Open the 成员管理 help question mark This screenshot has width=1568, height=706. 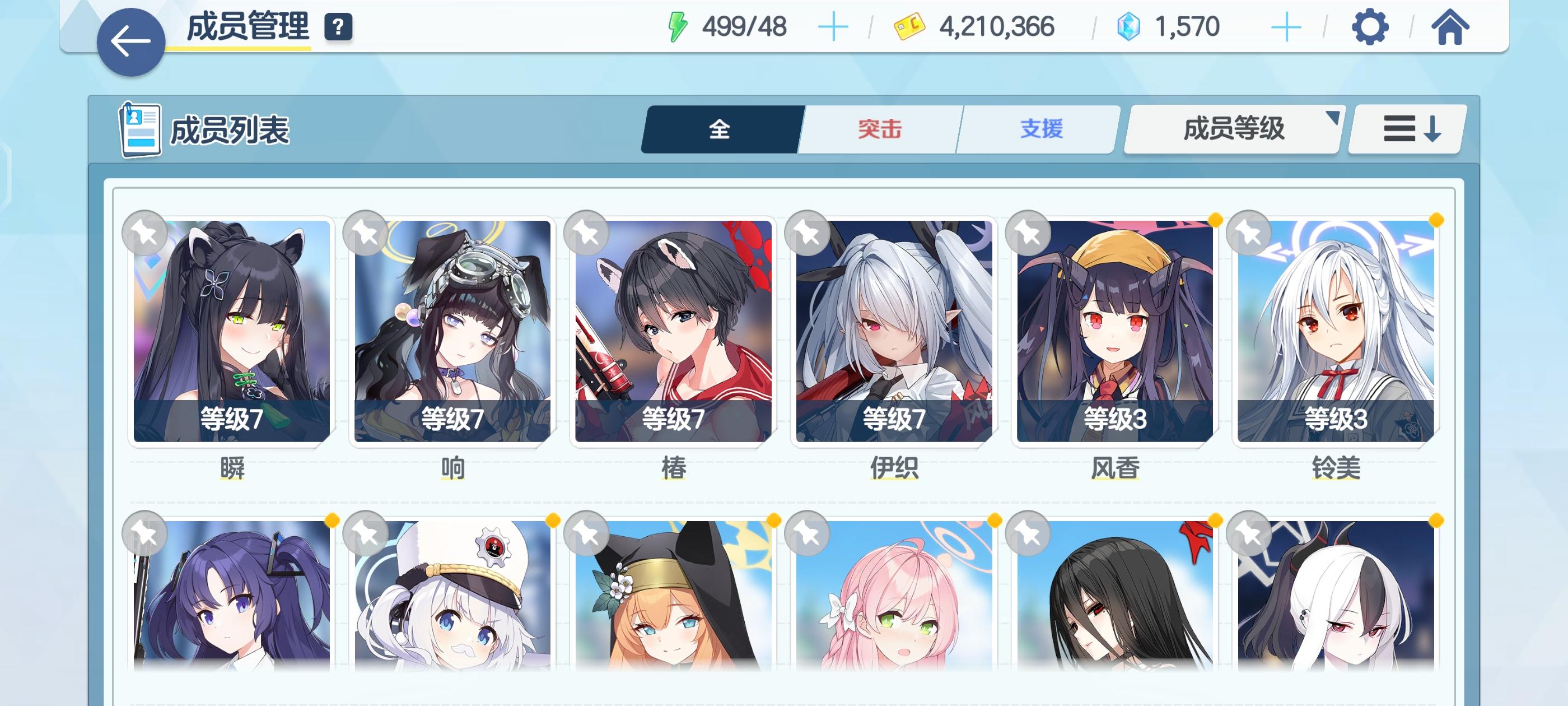339,27
